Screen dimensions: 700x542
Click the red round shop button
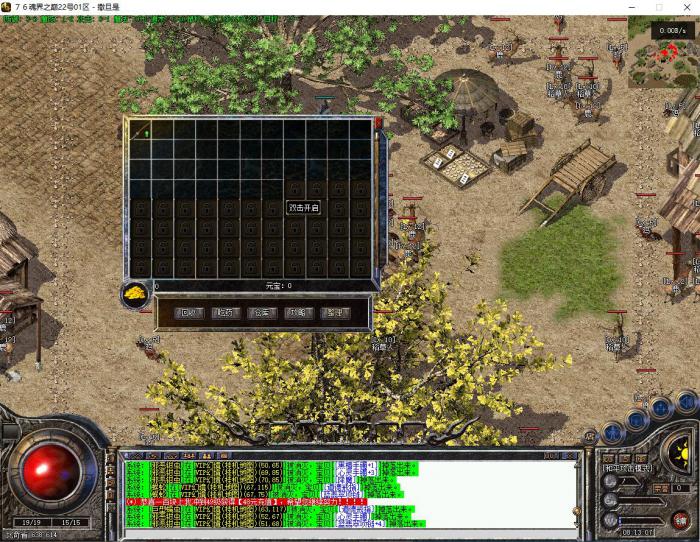pyautogui.click(x=682, y=518)
